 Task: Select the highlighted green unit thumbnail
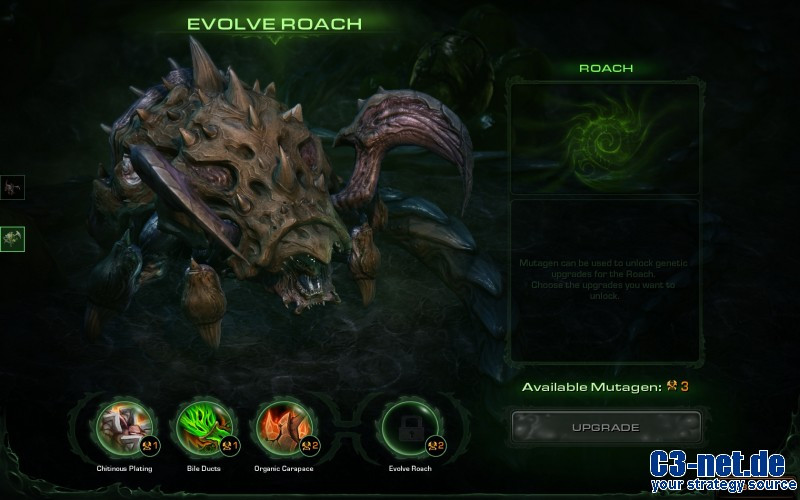tap(13, 239)
